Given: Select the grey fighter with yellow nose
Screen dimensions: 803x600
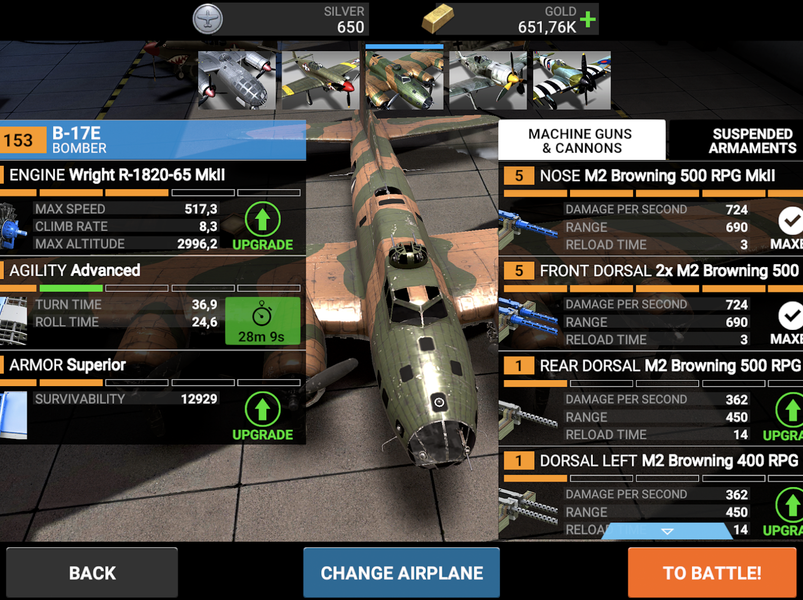Looking at the screenshot, I should [487, 80].
